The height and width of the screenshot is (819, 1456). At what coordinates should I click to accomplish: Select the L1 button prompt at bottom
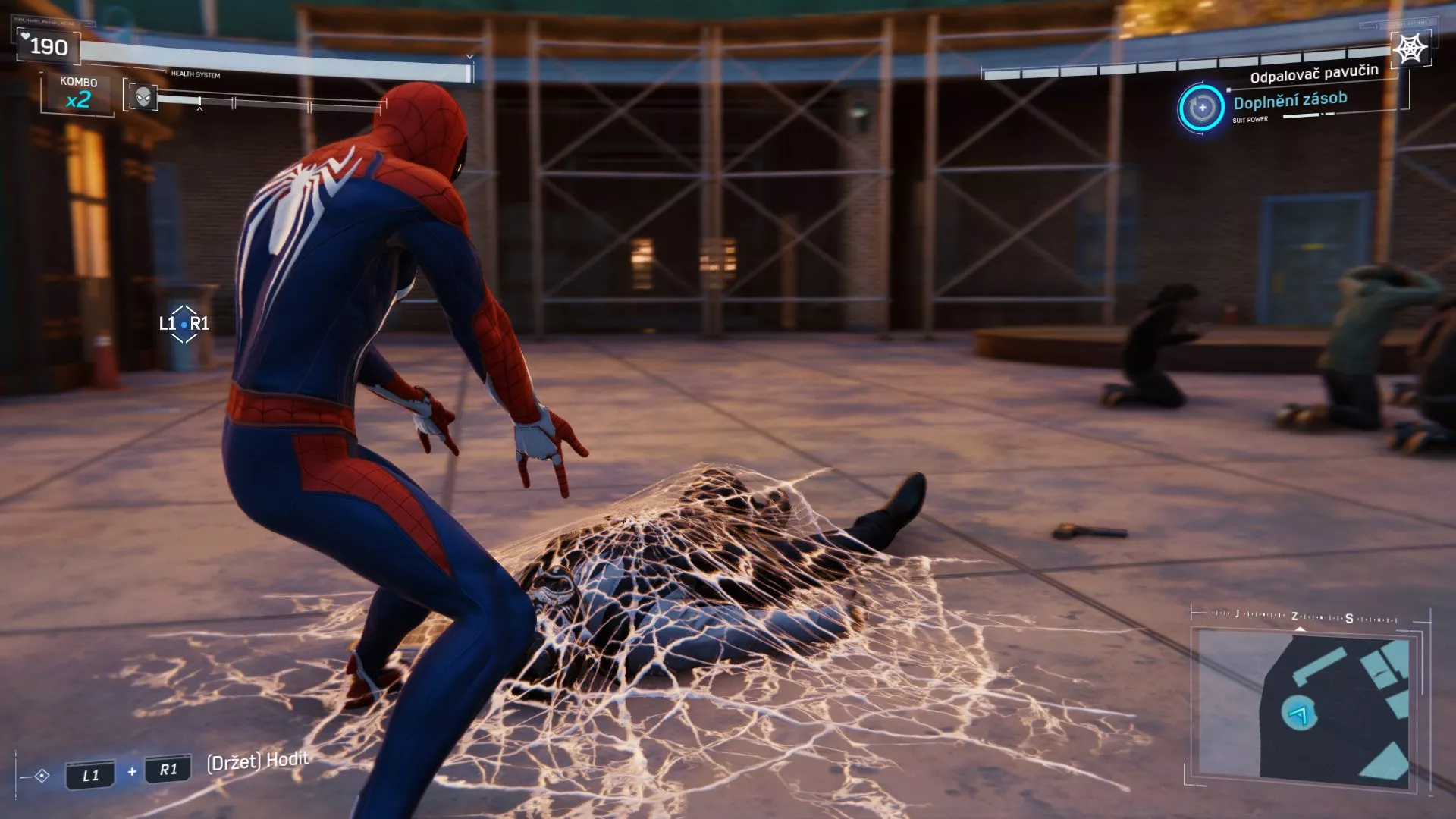point(90,773)
